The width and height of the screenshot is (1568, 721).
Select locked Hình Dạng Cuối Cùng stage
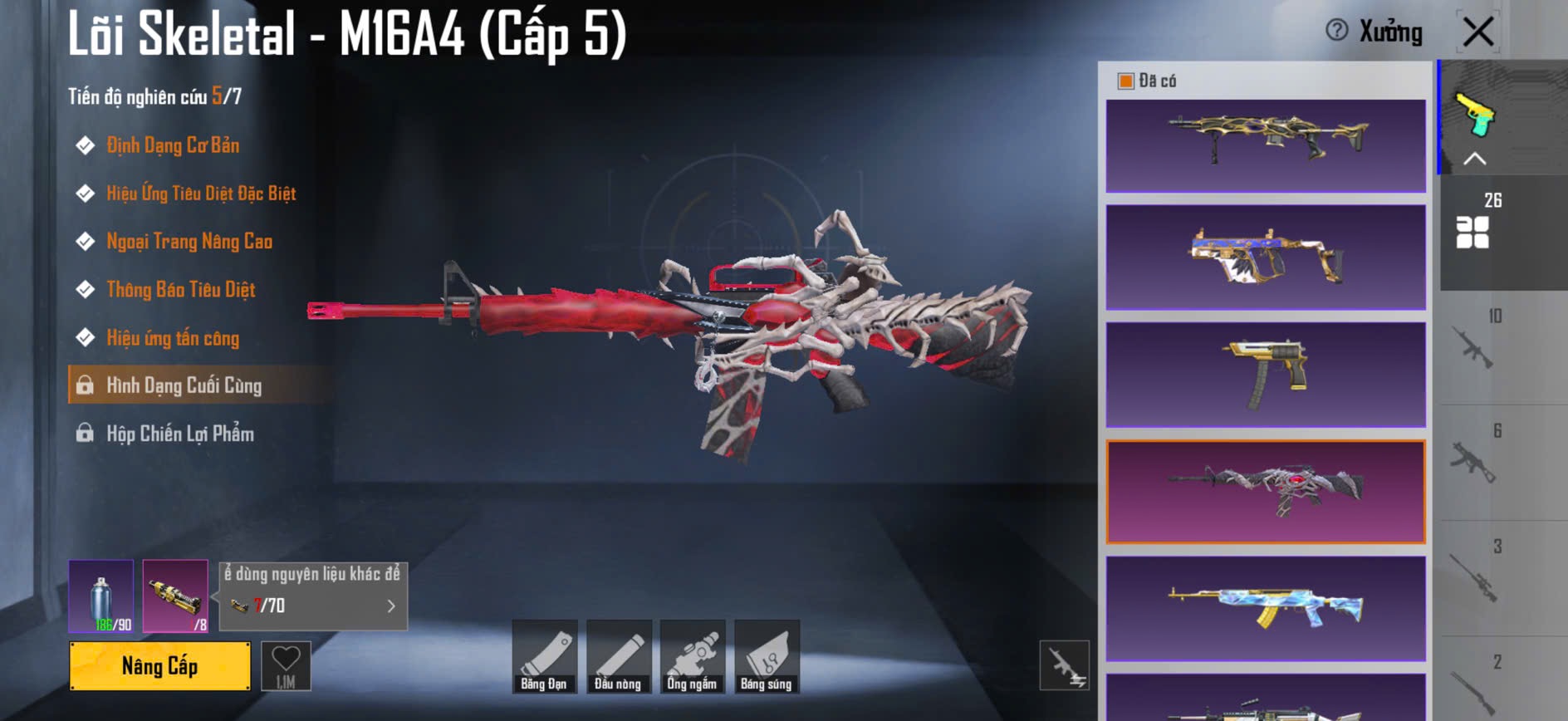[x=184, y=385]
